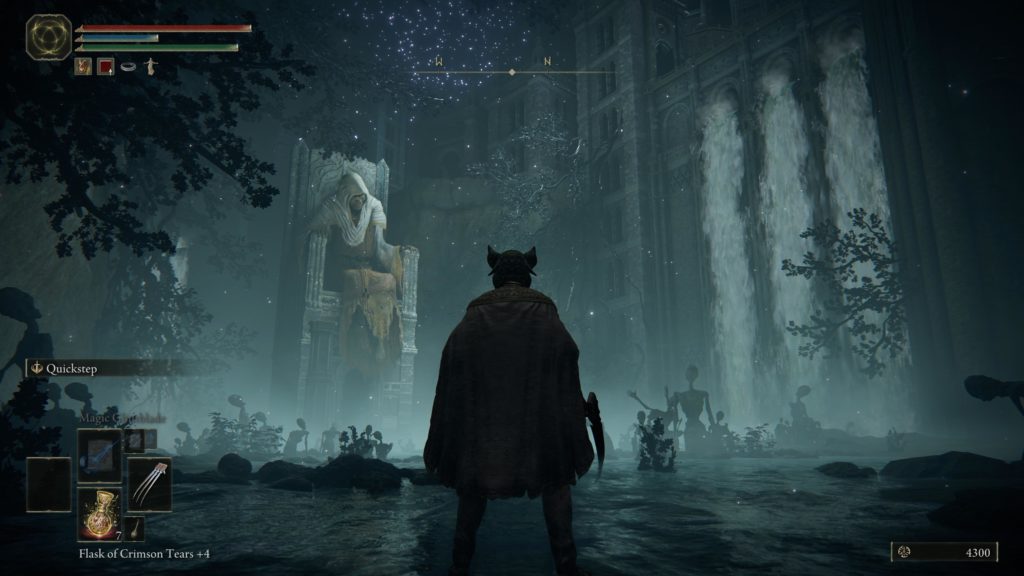The width and height of the screenshot is (1024, 576).
Task: Open the compass bar at top of screen
Action: point(512,68)
